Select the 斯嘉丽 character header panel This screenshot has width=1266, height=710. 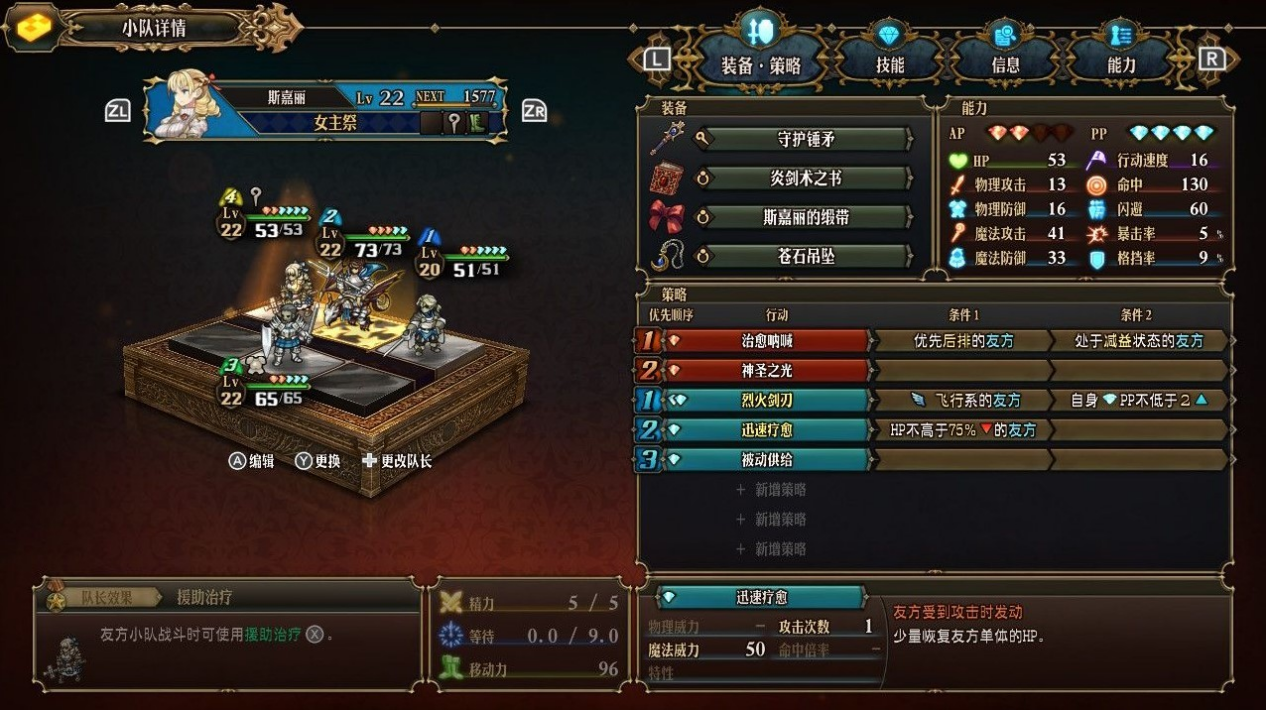325,110
